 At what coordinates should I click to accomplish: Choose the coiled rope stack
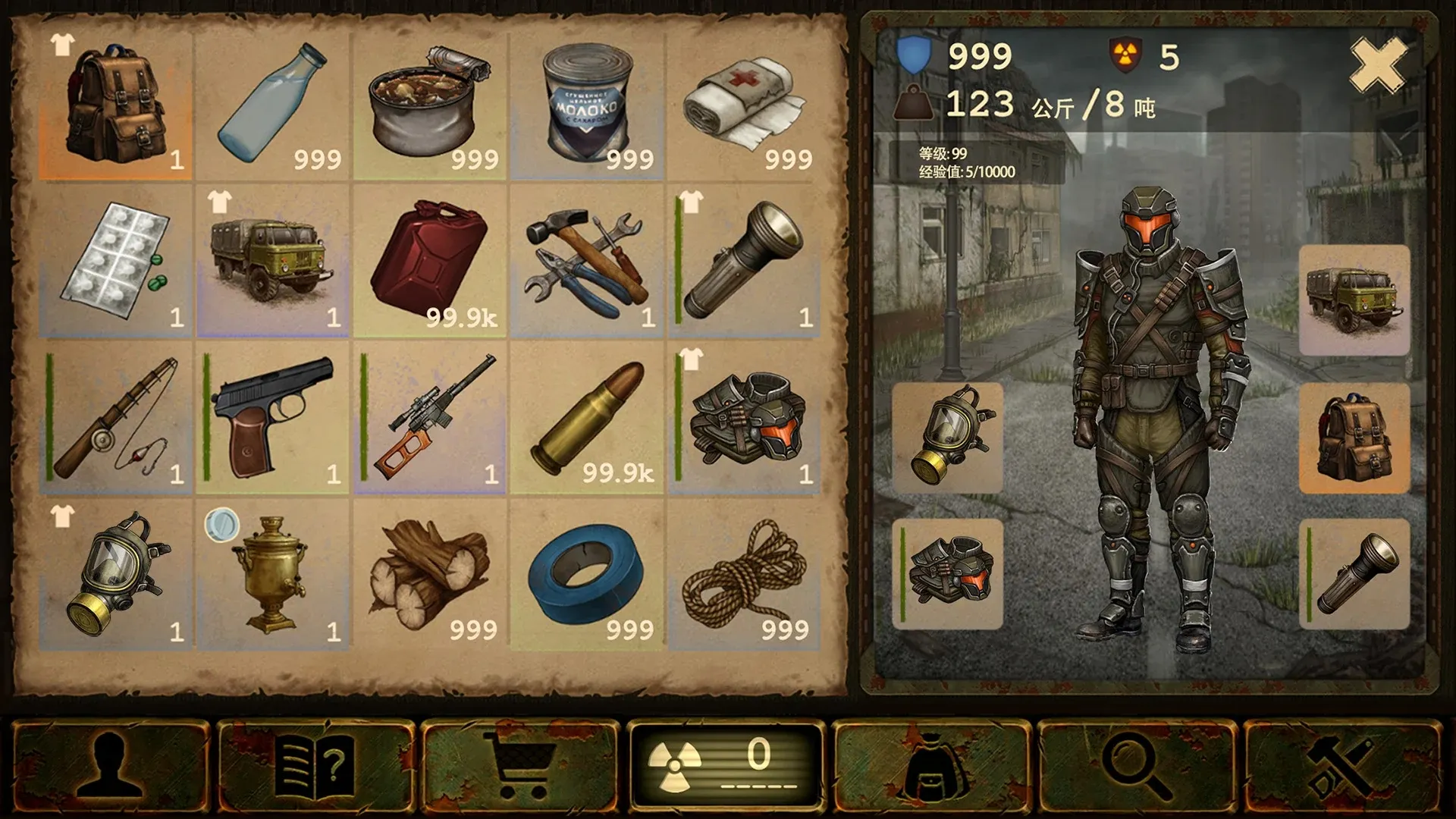[744, 575]
